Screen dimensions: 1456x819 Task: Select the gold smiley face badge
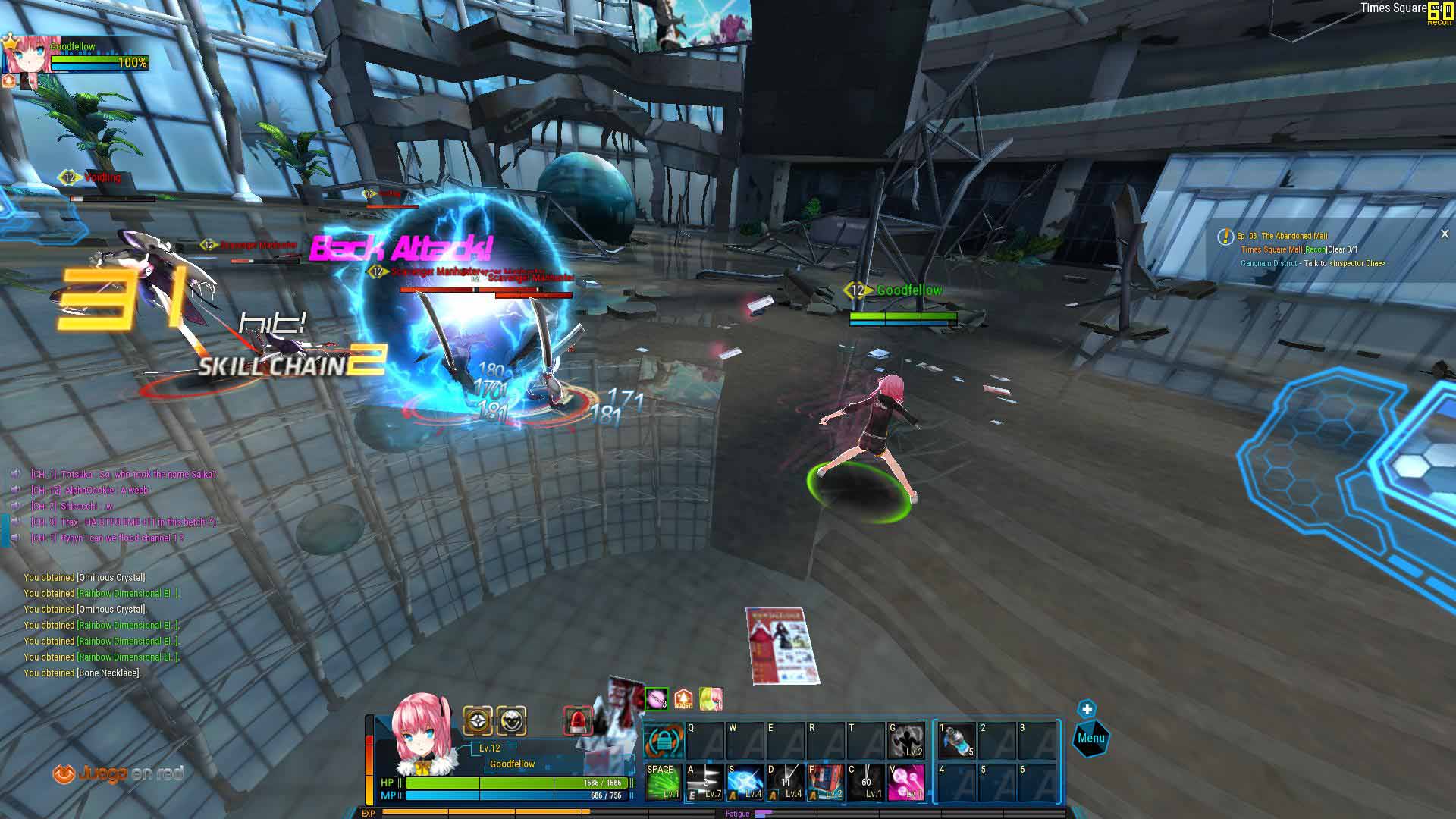pos(512,720)
